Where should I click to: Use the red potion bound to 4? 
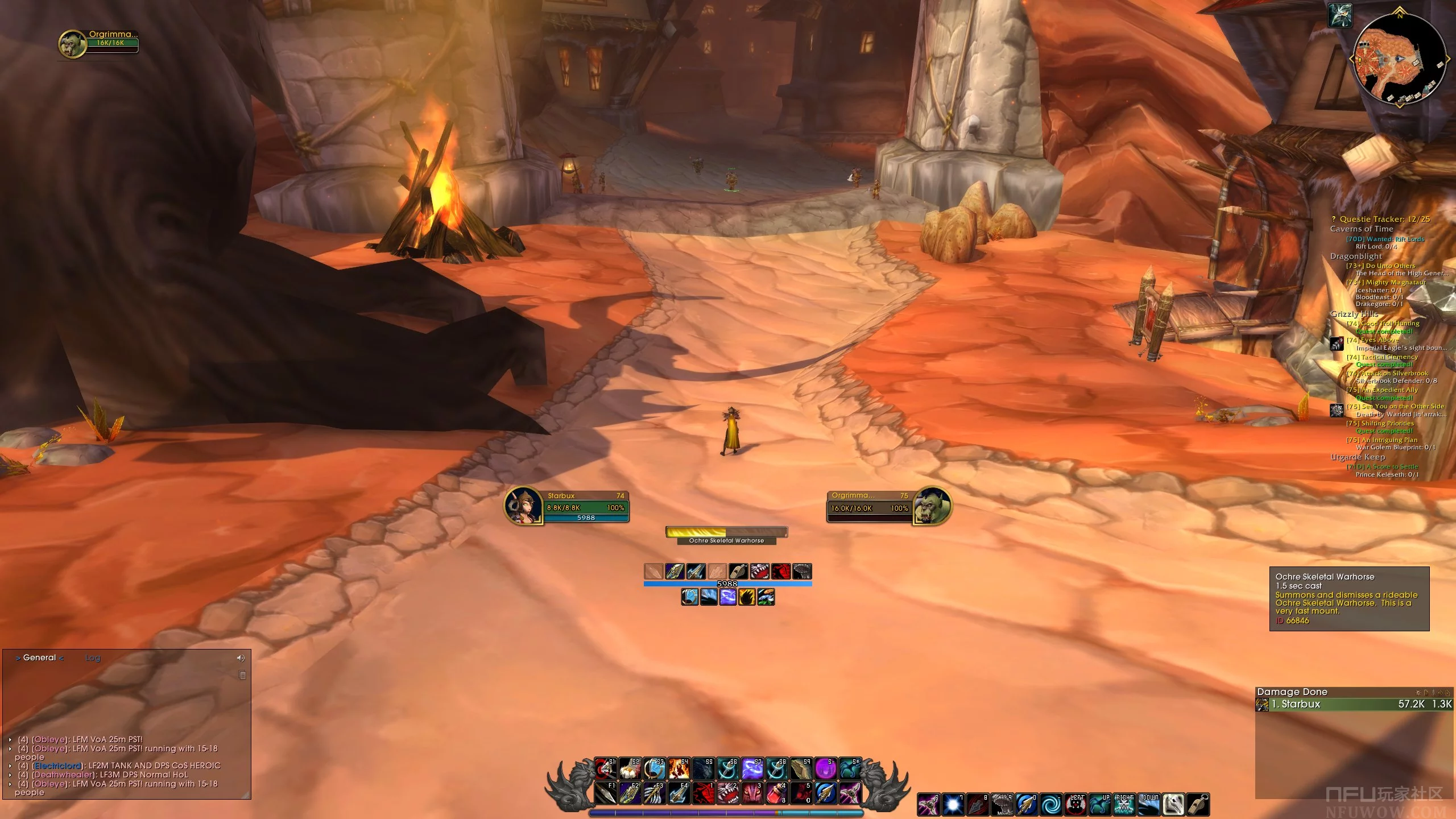point(776,793)
